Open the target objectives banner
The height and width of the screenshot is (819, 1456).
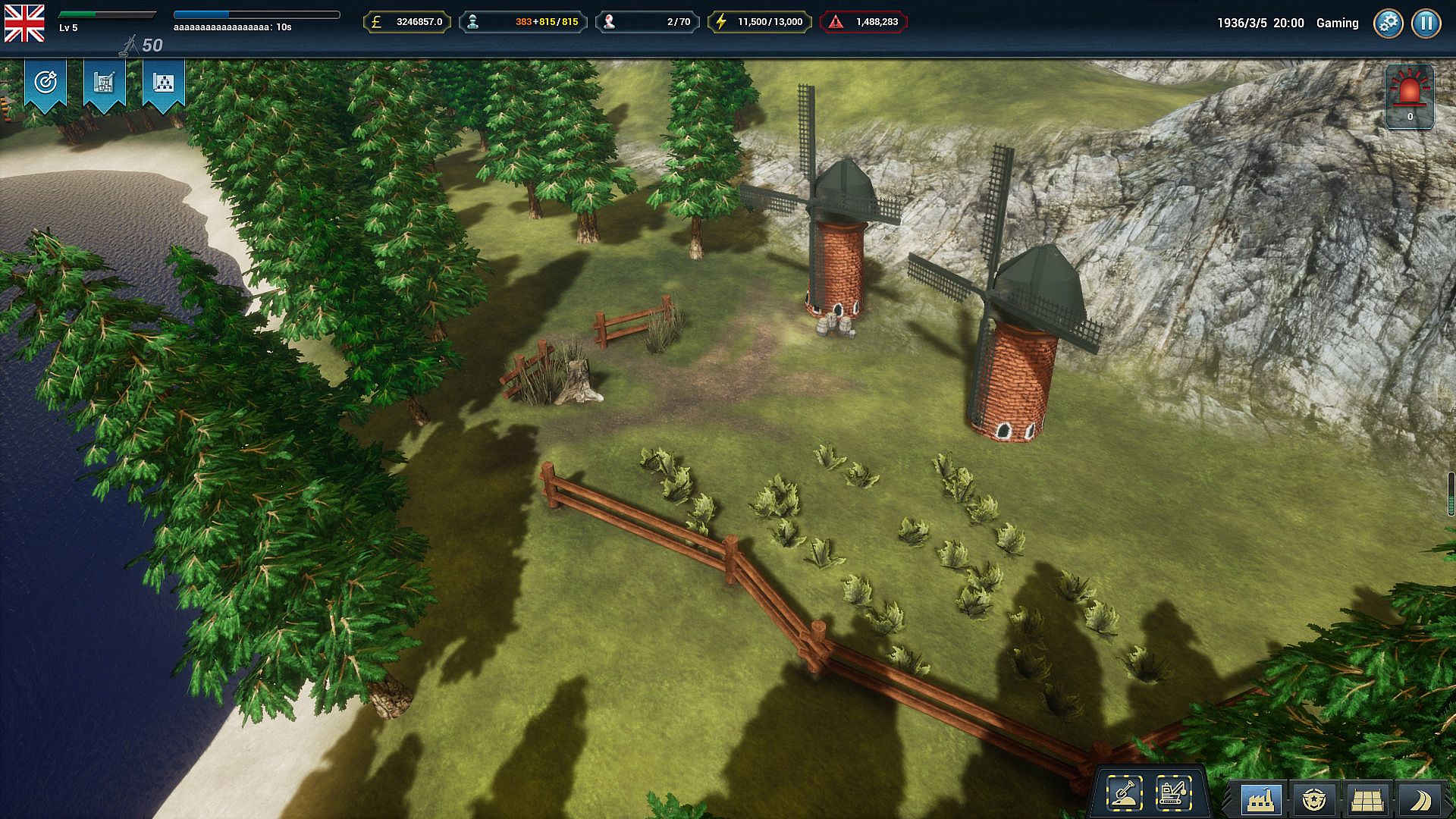pos(45,83)
